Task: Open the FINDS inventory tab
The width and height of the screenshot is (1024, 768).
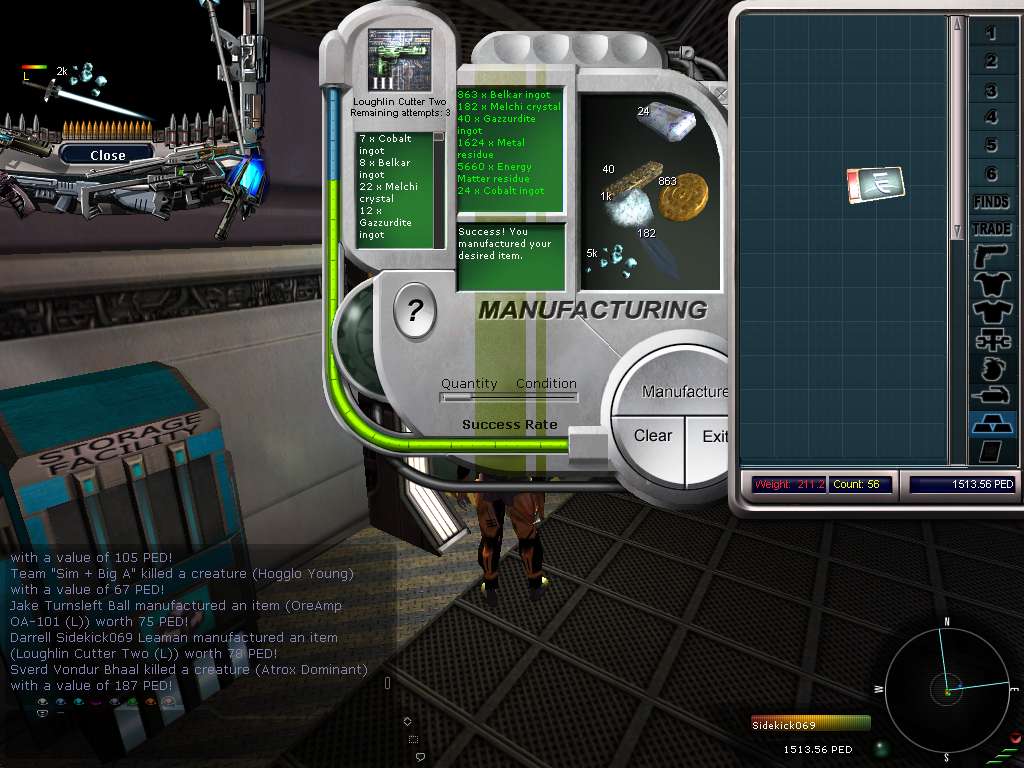Action: coord(991,202)
